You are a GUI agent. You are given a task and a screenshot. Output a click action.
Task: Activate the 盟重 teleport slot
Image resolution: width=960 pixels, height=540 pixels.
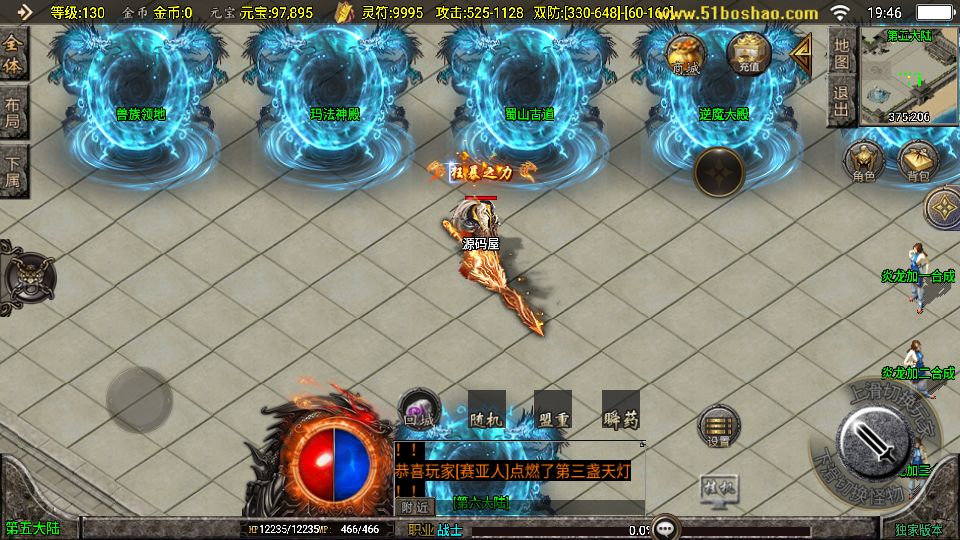[x=552, y=411]
